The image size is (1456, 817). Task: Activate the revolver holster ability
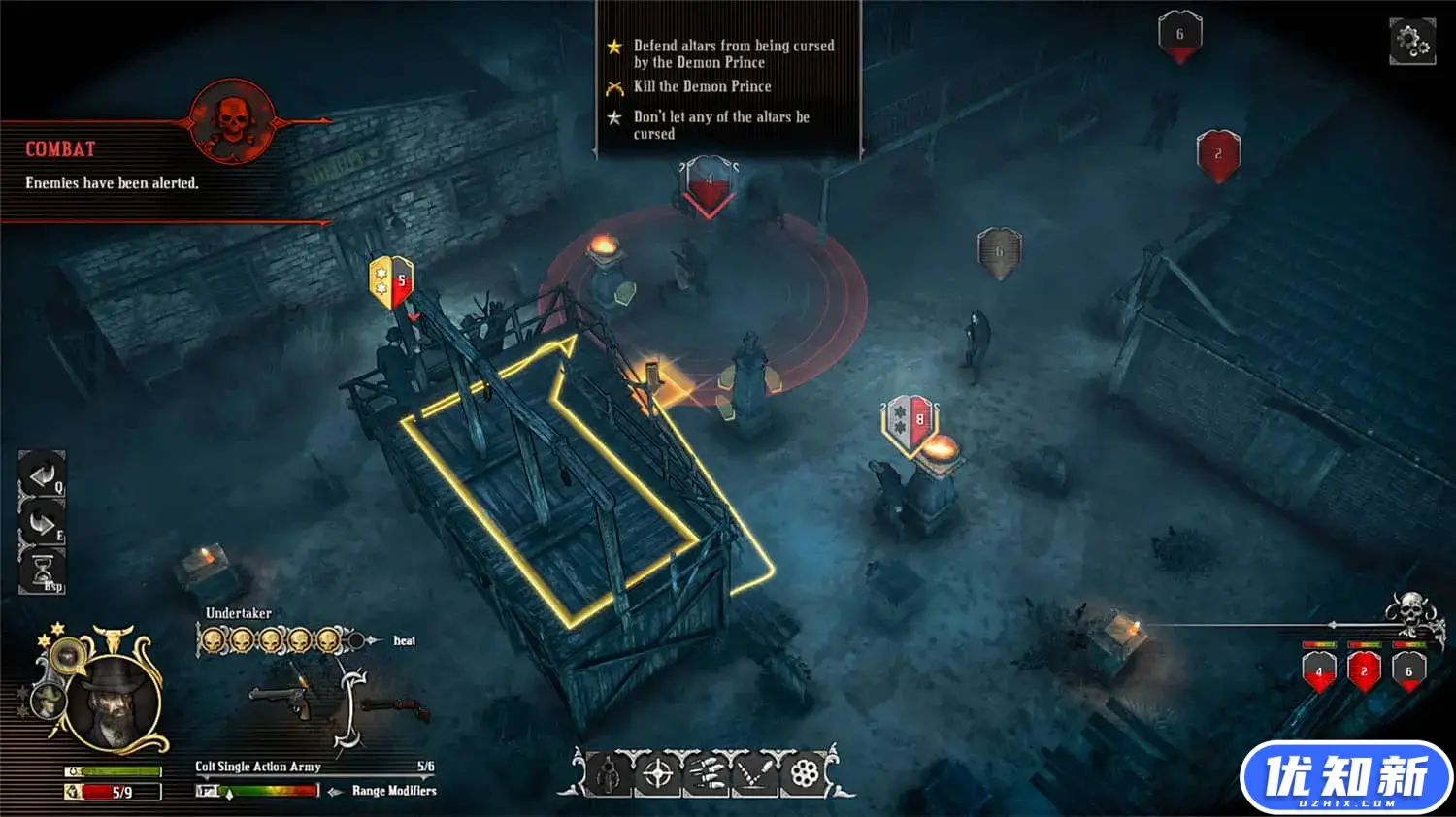[x=610, y=773]
